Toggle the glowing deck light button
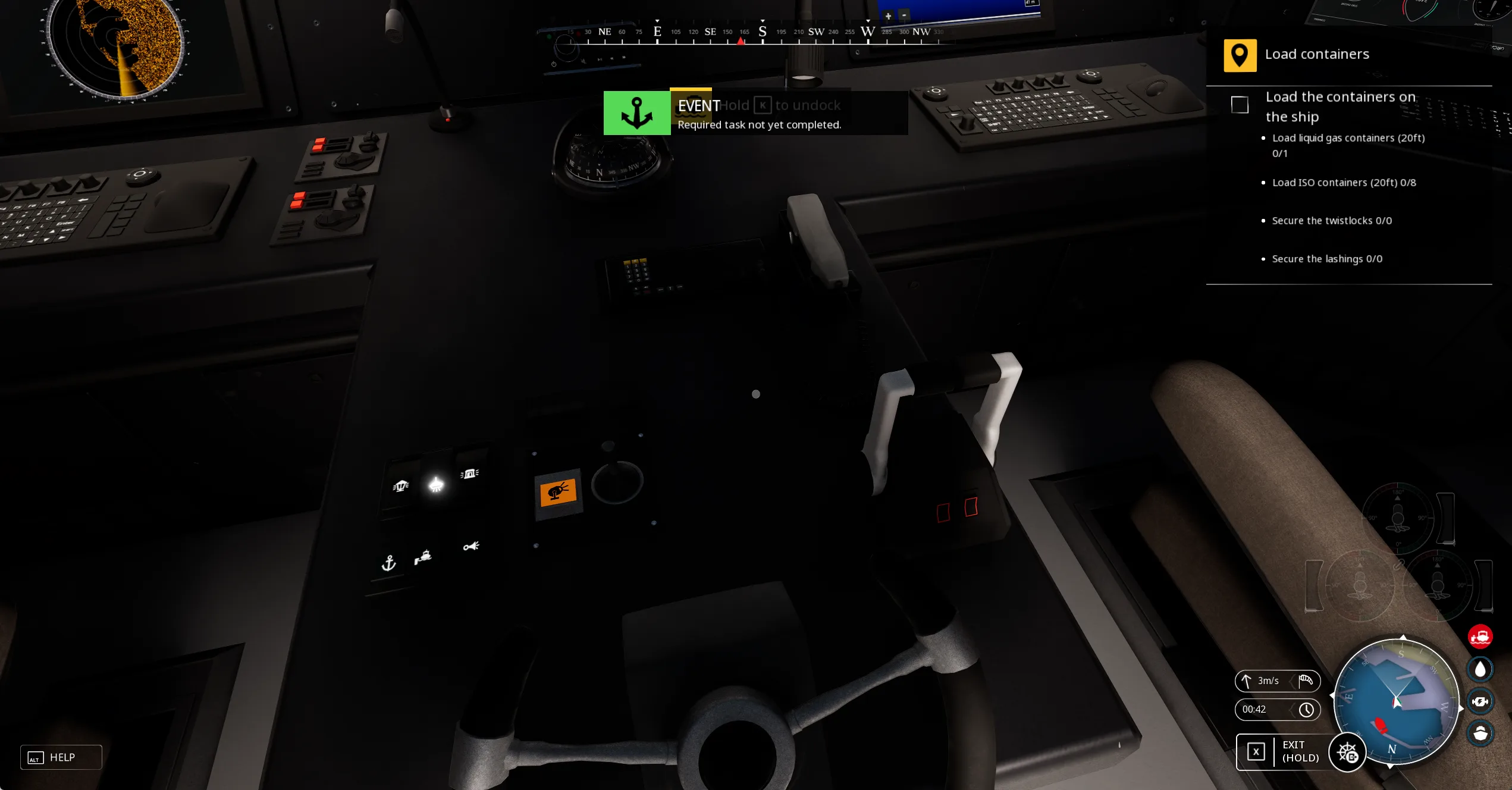 (x=436, y=485)
